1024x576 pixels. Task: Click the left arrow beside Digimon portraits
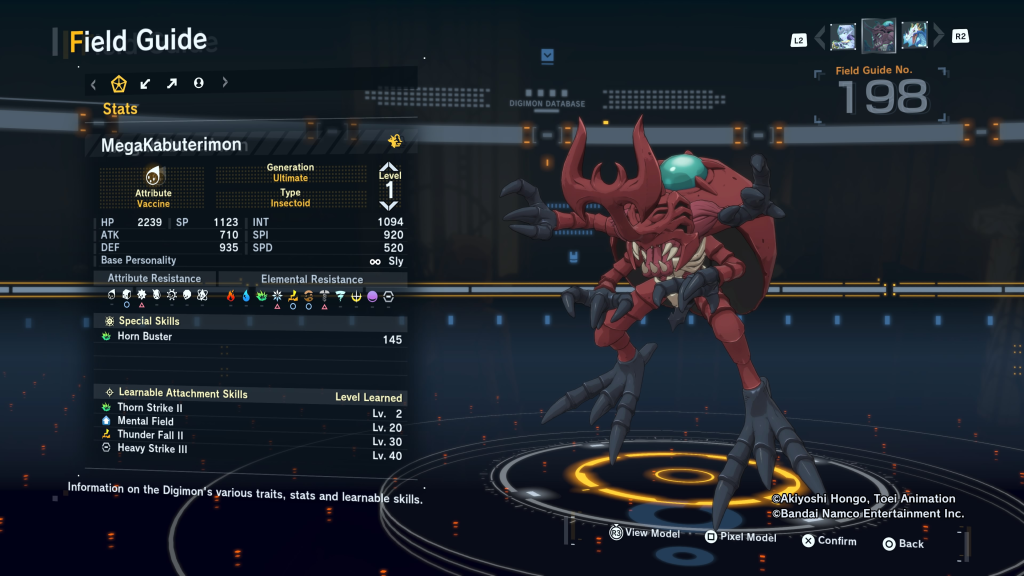click(820, 38)
